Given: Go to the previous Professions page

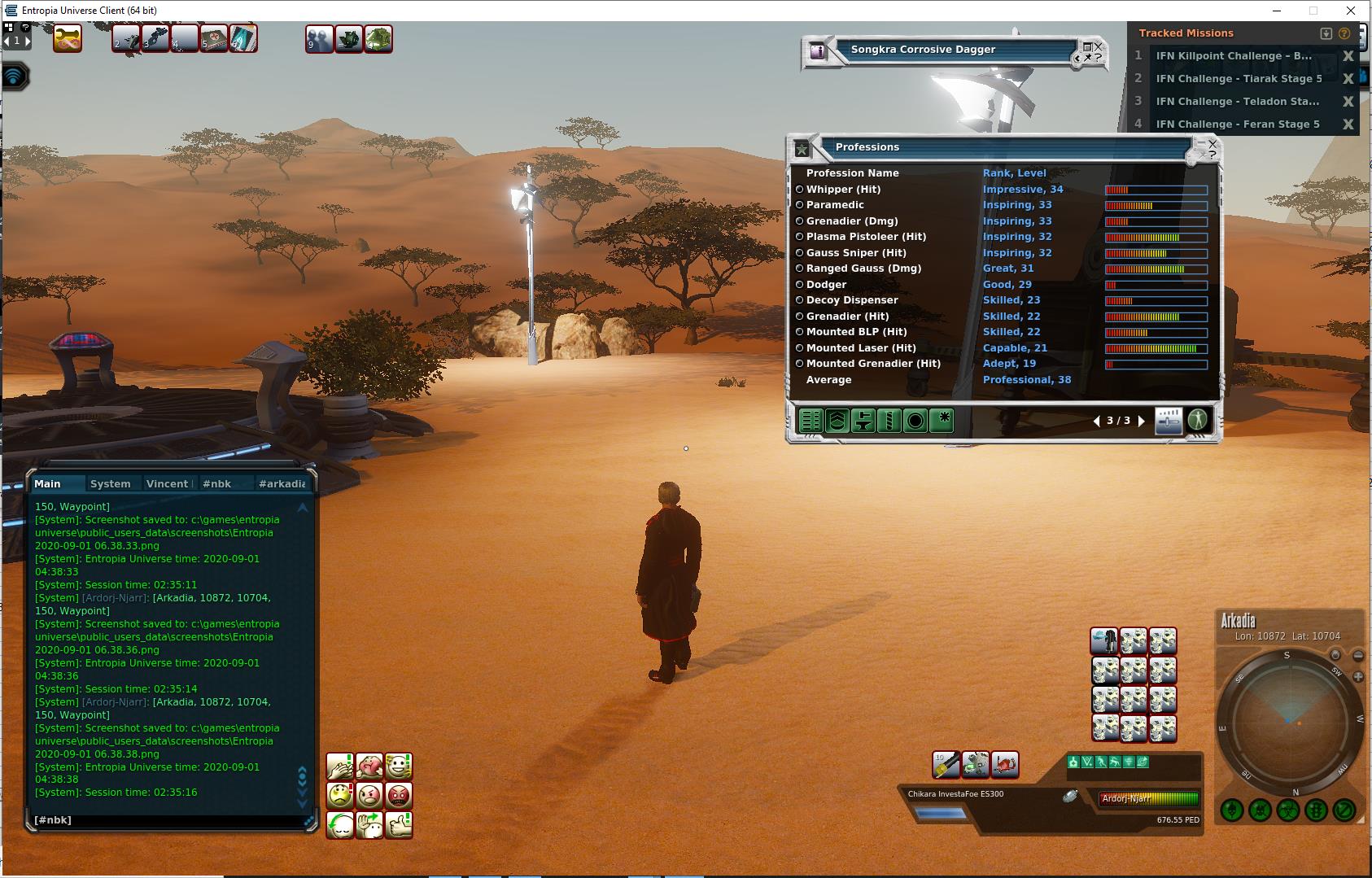Looking at the screenshot, I should click(1096, 421).
